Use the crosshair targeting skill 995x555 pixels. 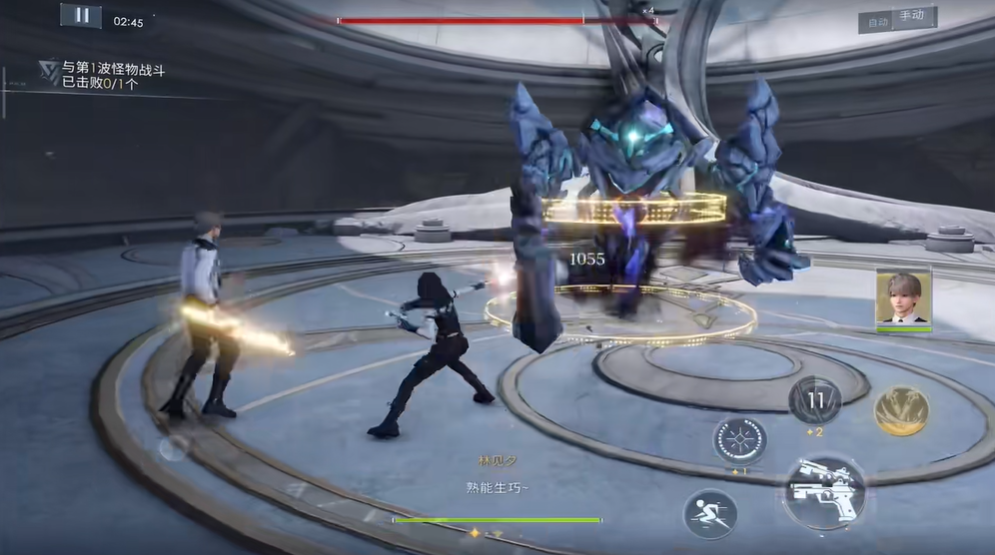pos(739,440)
